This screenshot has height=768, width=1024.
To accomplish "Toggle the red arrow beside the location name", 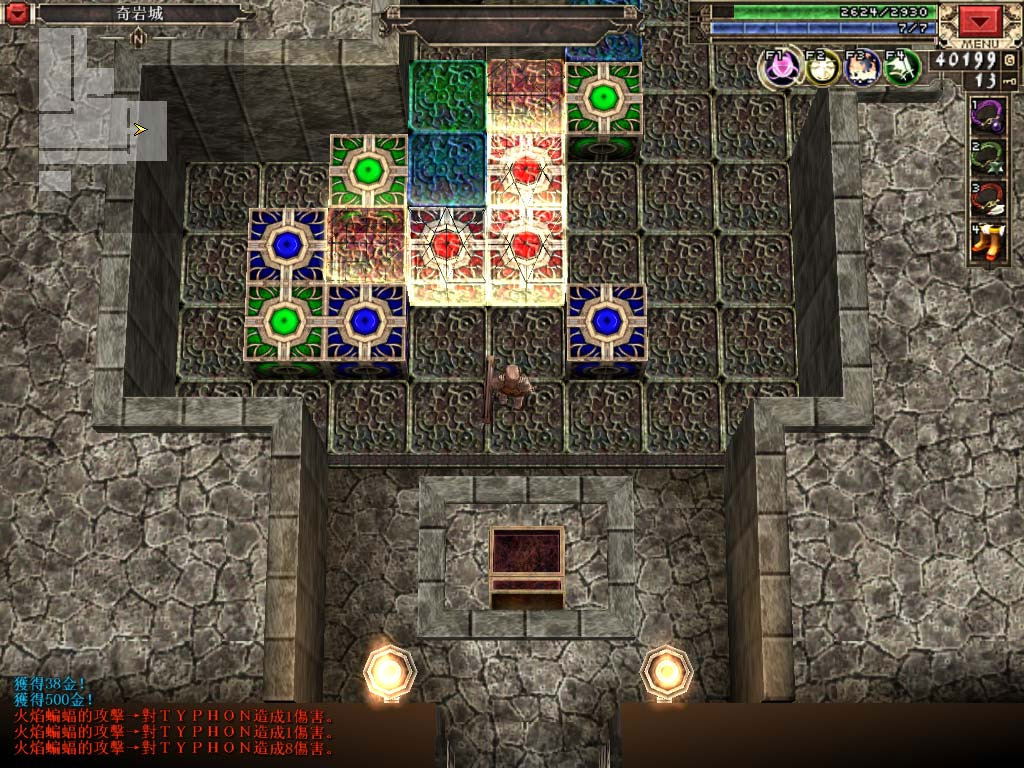I will pos(19,14).
